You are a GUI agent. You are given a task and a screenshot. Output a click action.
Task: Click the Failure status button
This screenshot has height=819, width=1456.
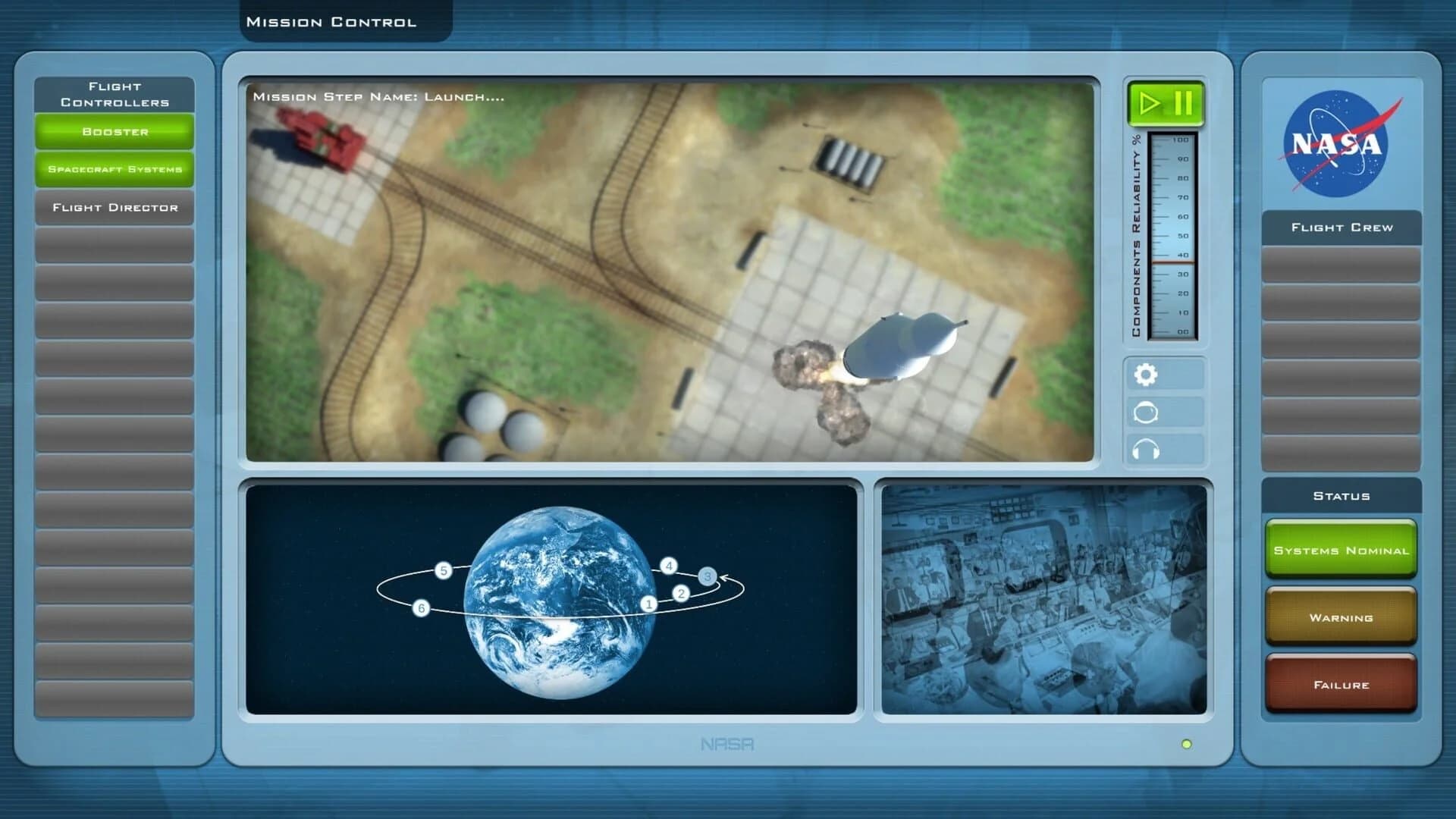pos(1340,684)
